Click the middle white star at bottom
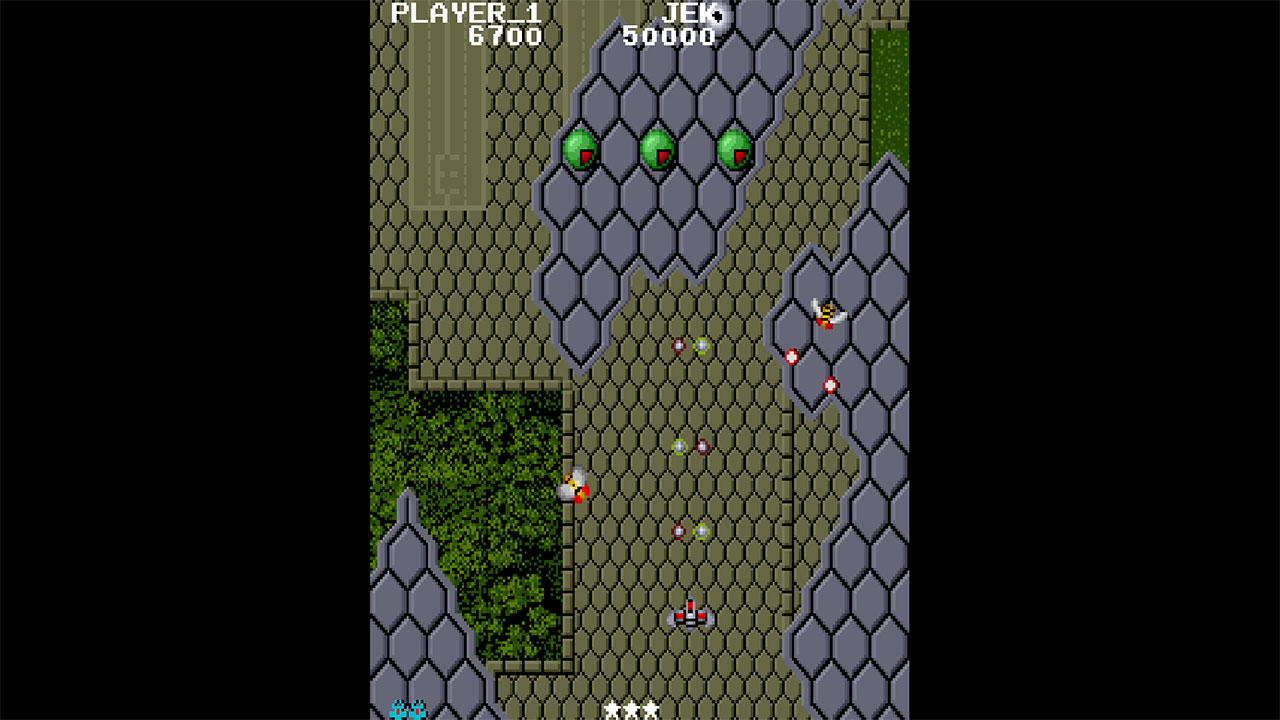This screenshot has height=720, width=1280. 632,709
